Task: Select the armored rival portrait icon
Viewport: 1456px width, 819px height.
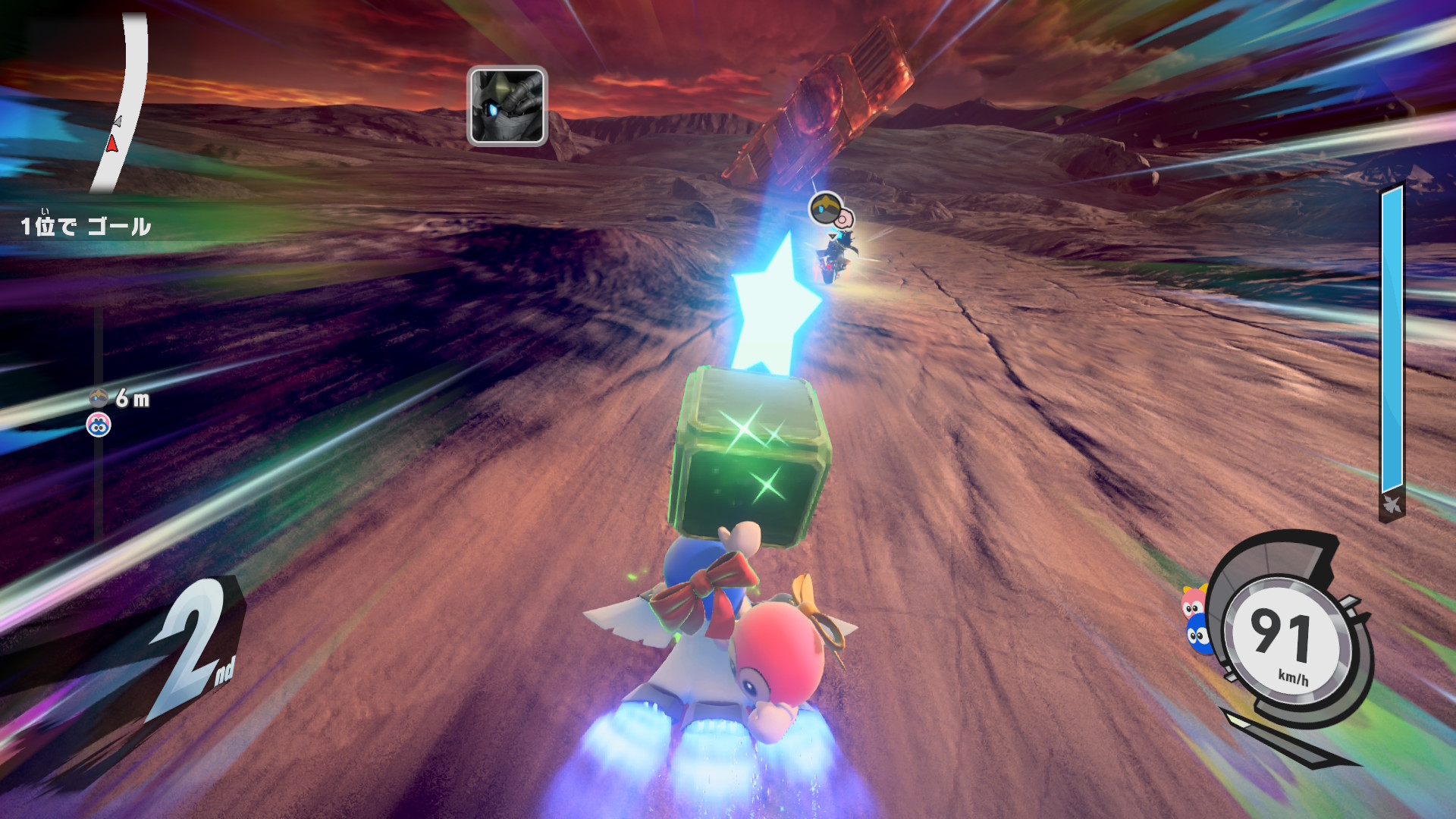Action: (507, 105)
